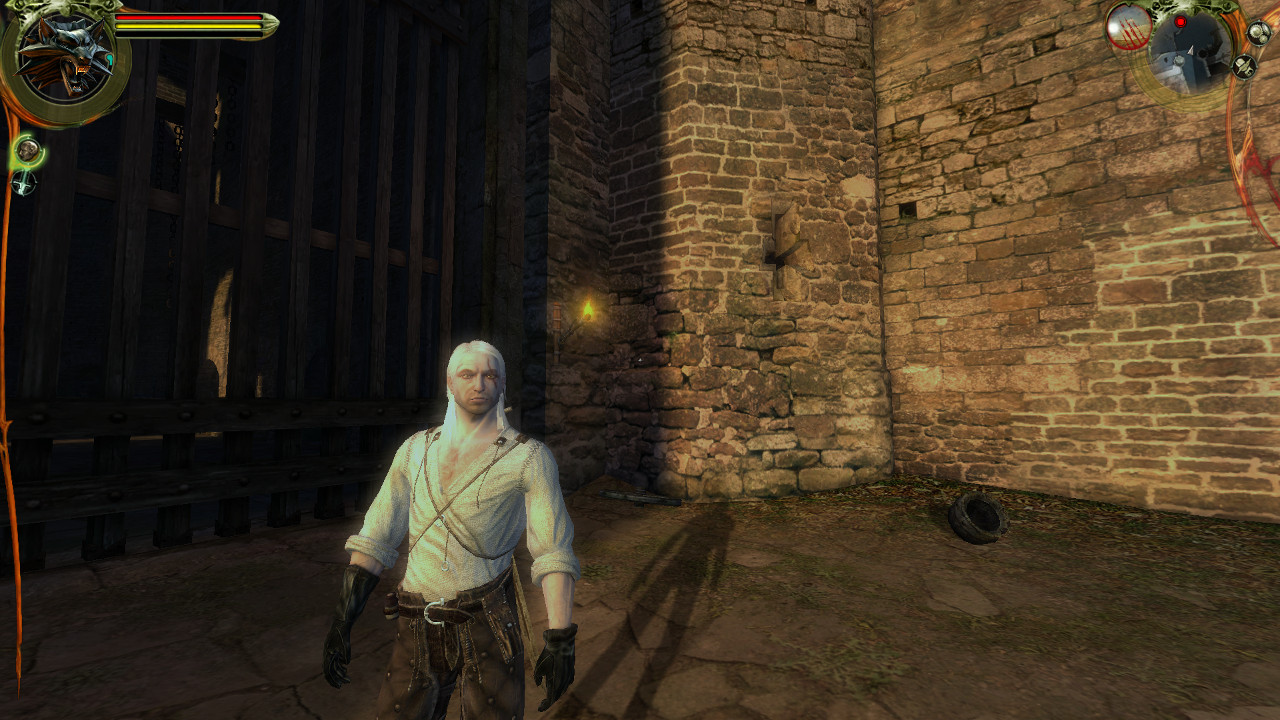Open the circular minimap
Image resolution: width=1280 pixels, height=720 pixels.
click(x=1190, y=52)
